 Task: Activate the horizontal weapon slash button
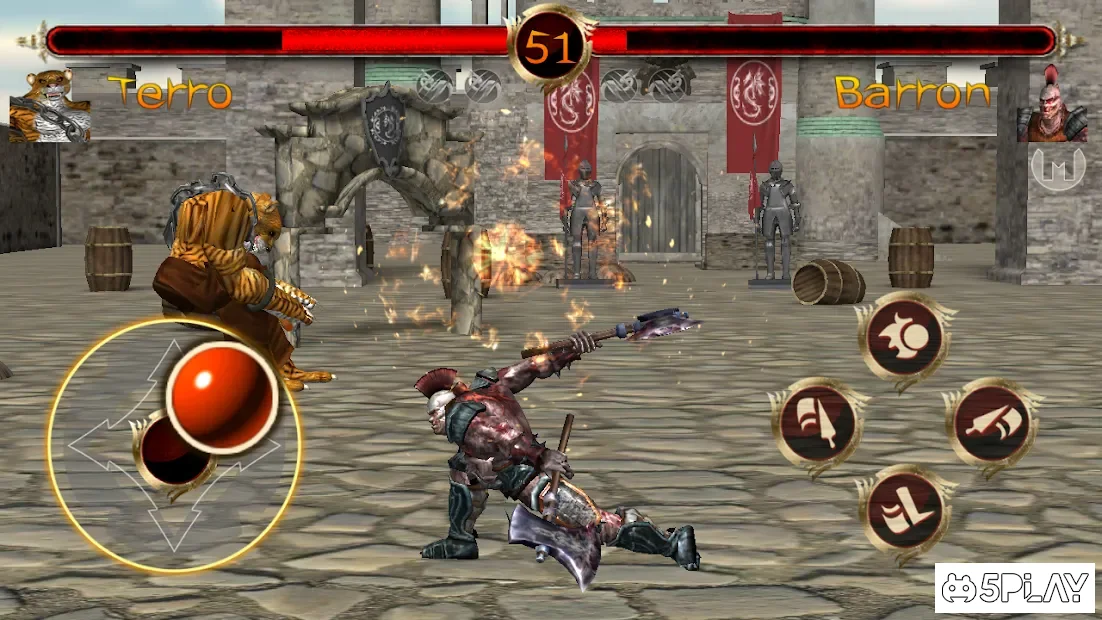990,424
